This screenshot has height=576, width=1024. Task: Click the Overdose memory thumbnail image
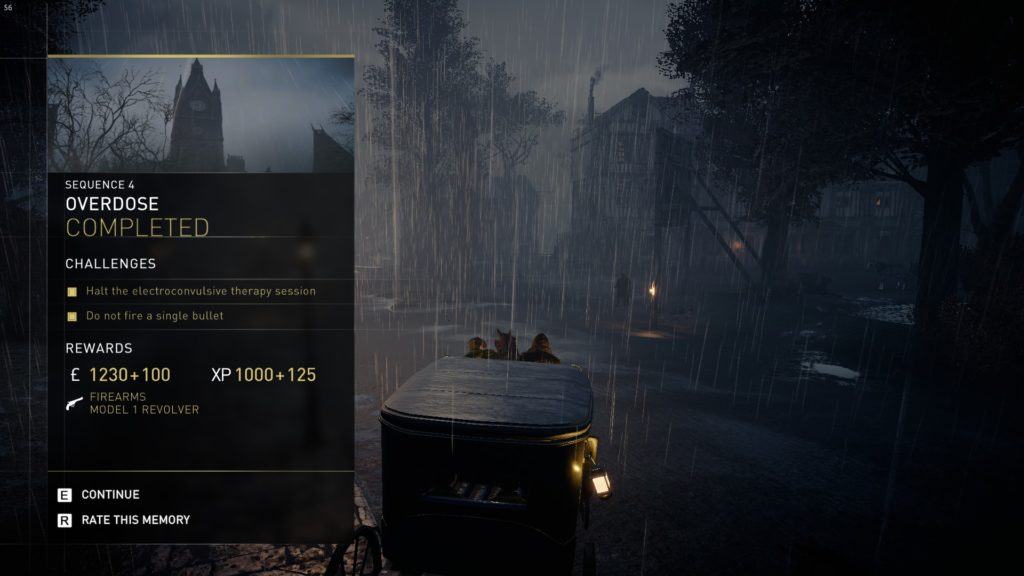click(x=200, y=115)
